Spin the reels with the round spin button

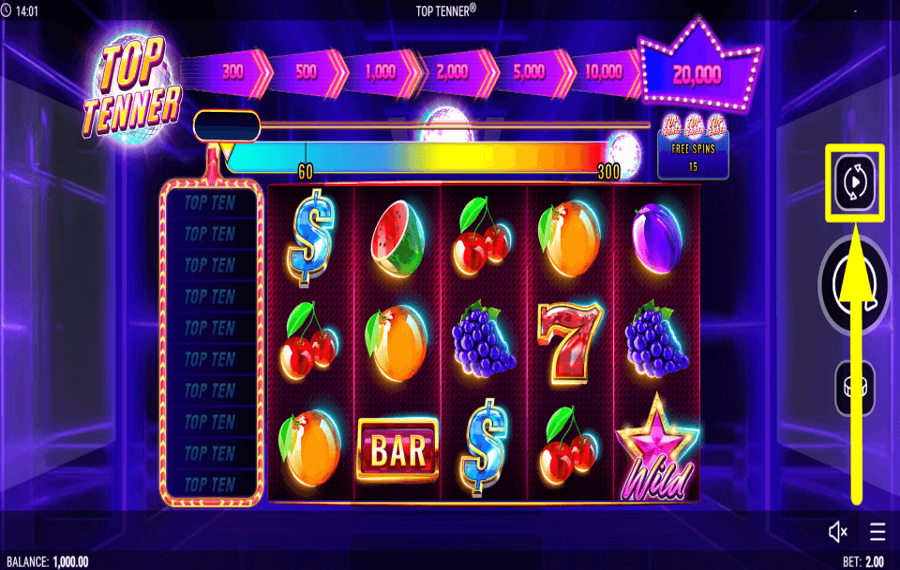point(858,284)
